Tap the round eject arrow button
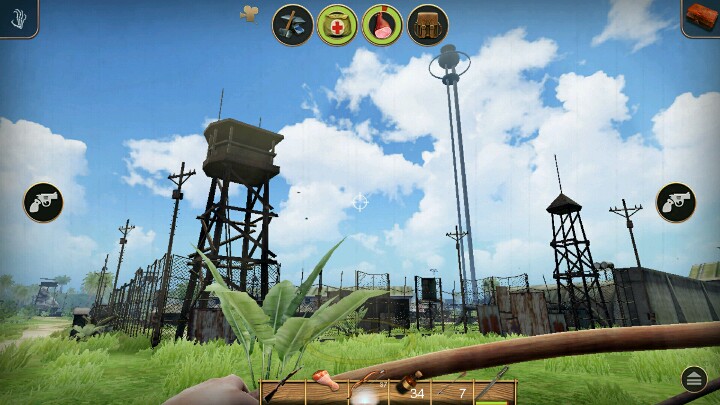The width and height of the screenshot is (720, 405). coord(694,379)
